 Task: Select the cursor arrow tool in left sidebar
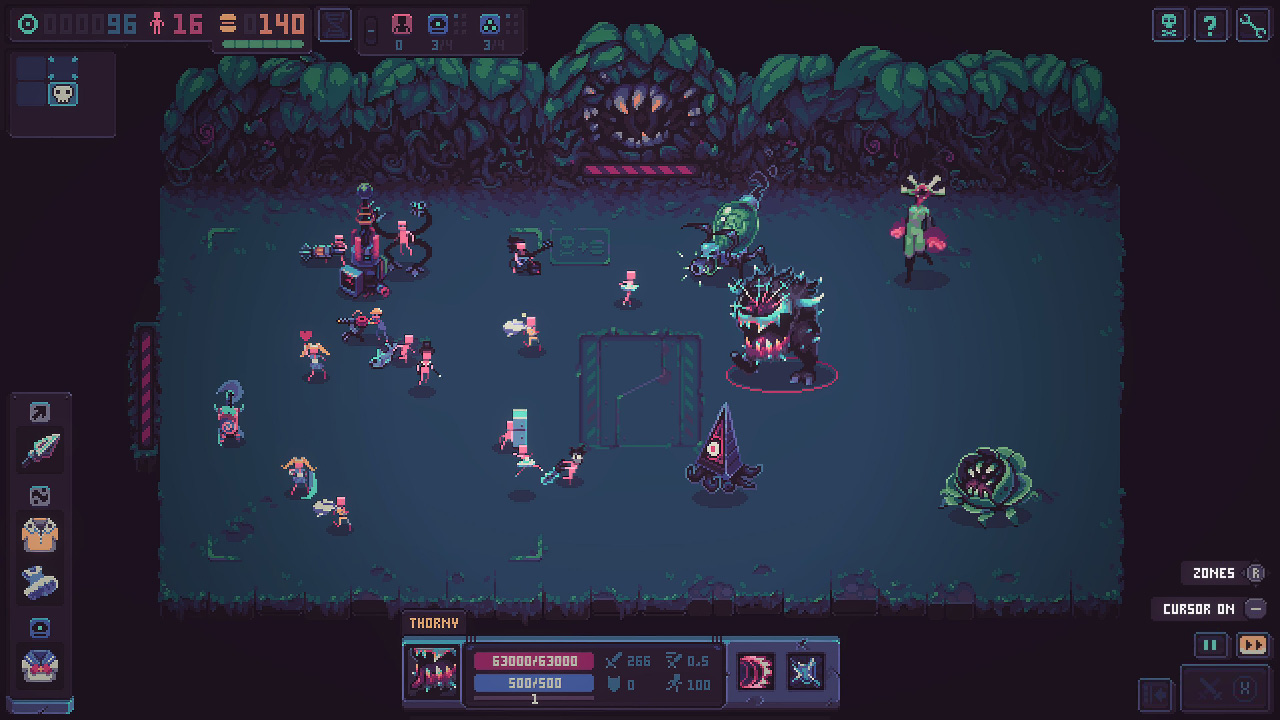pyautogui.click(x=40, y=411)
